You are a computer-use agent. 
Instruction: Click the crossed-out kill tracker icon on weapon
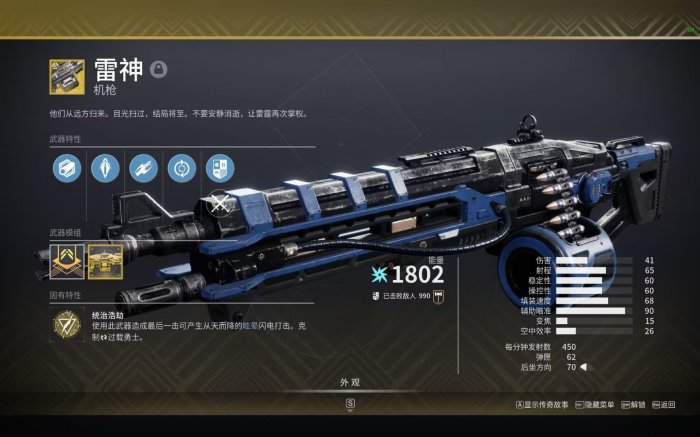point(220,207)
